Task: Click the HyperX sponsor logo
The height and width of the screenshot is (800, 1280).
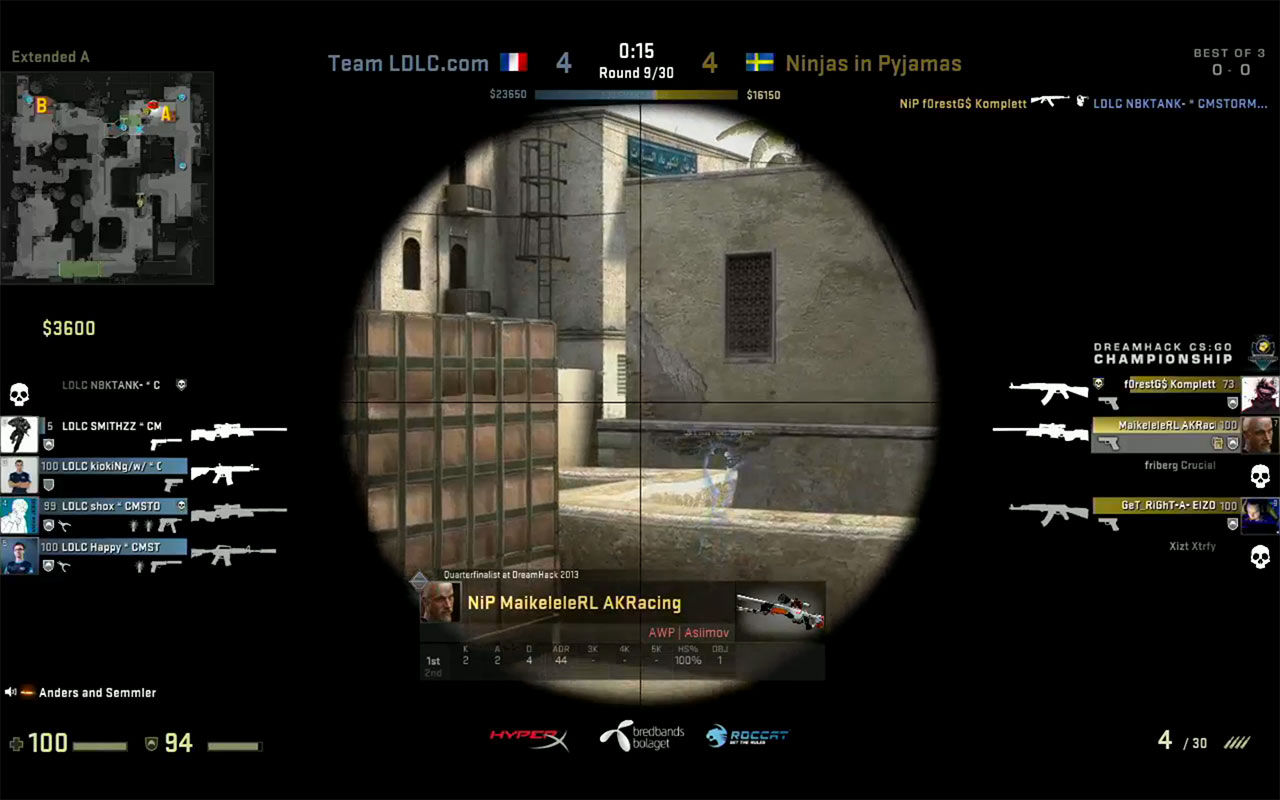Action: [x=530, y=738]
